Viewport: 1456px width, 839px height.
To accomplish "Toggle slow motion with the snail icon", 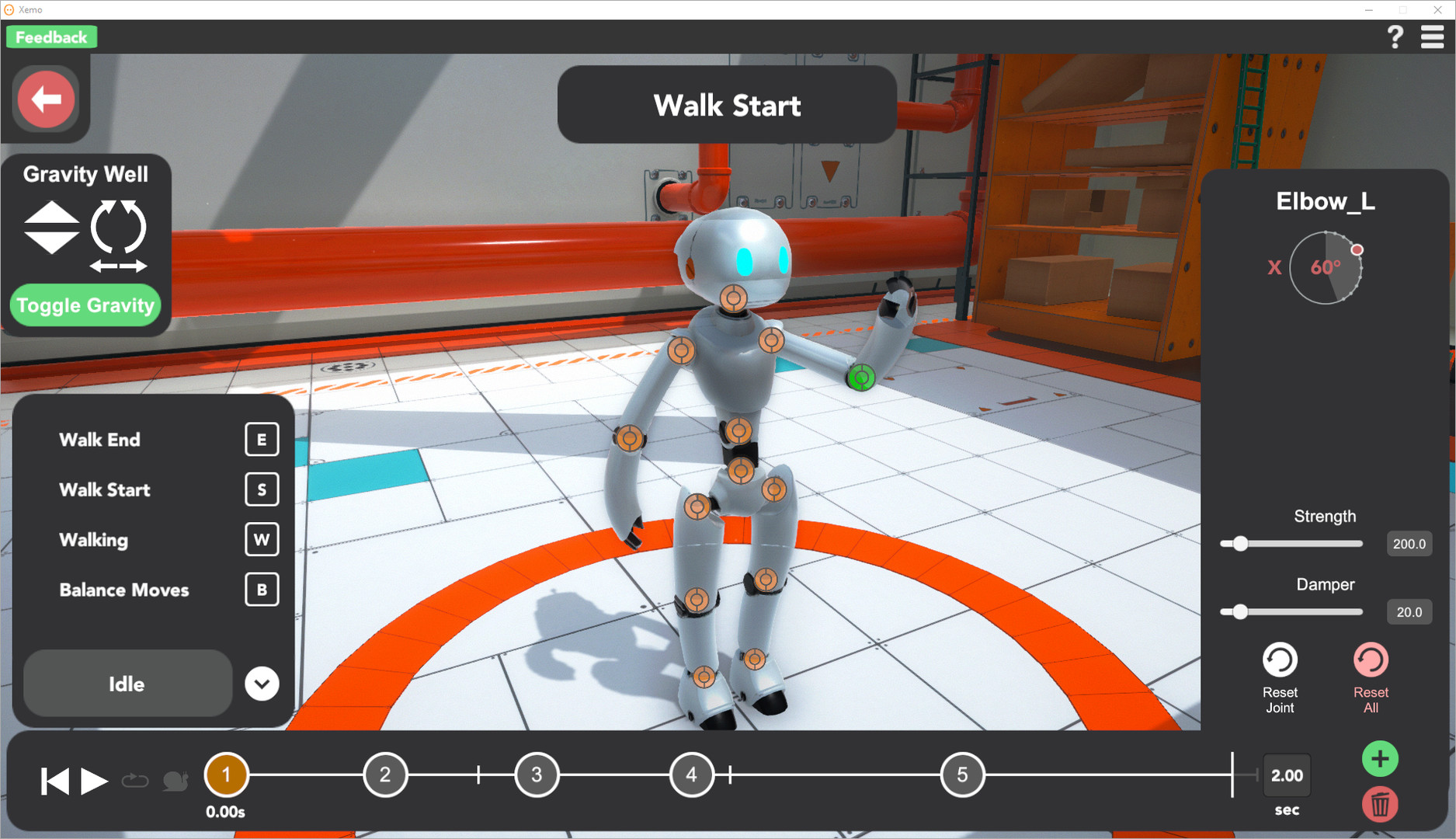I will click(175, 780).
